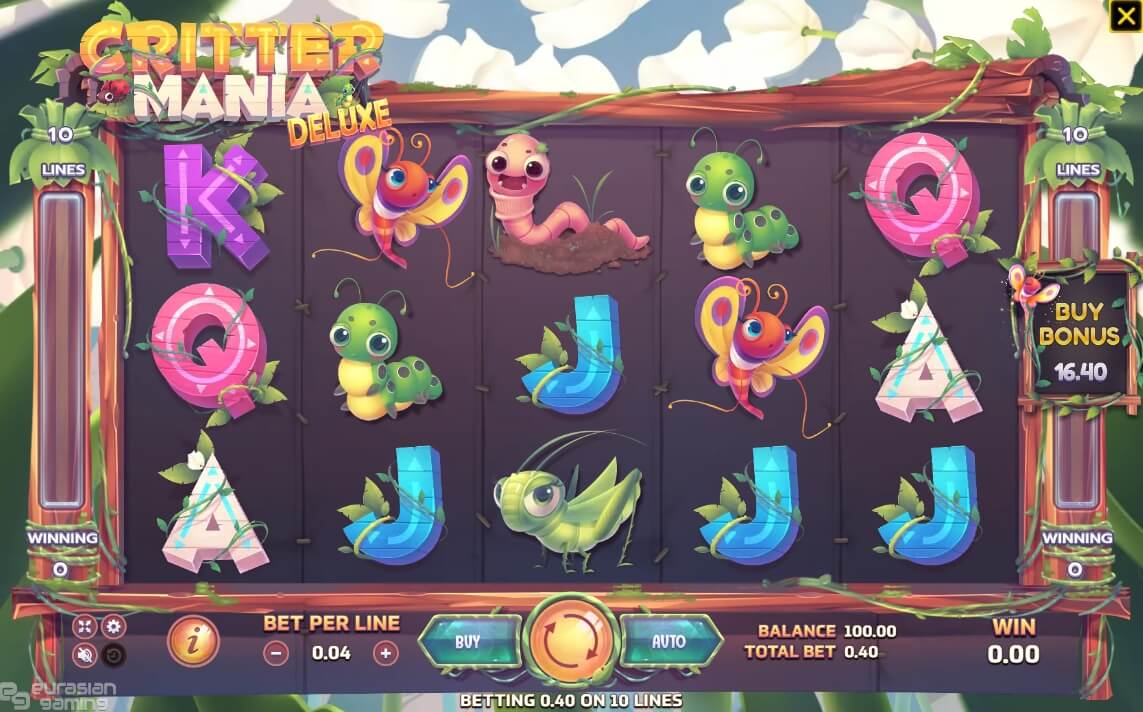
Task: Decrease bet per line with minus
Action: tap(277, 654)
